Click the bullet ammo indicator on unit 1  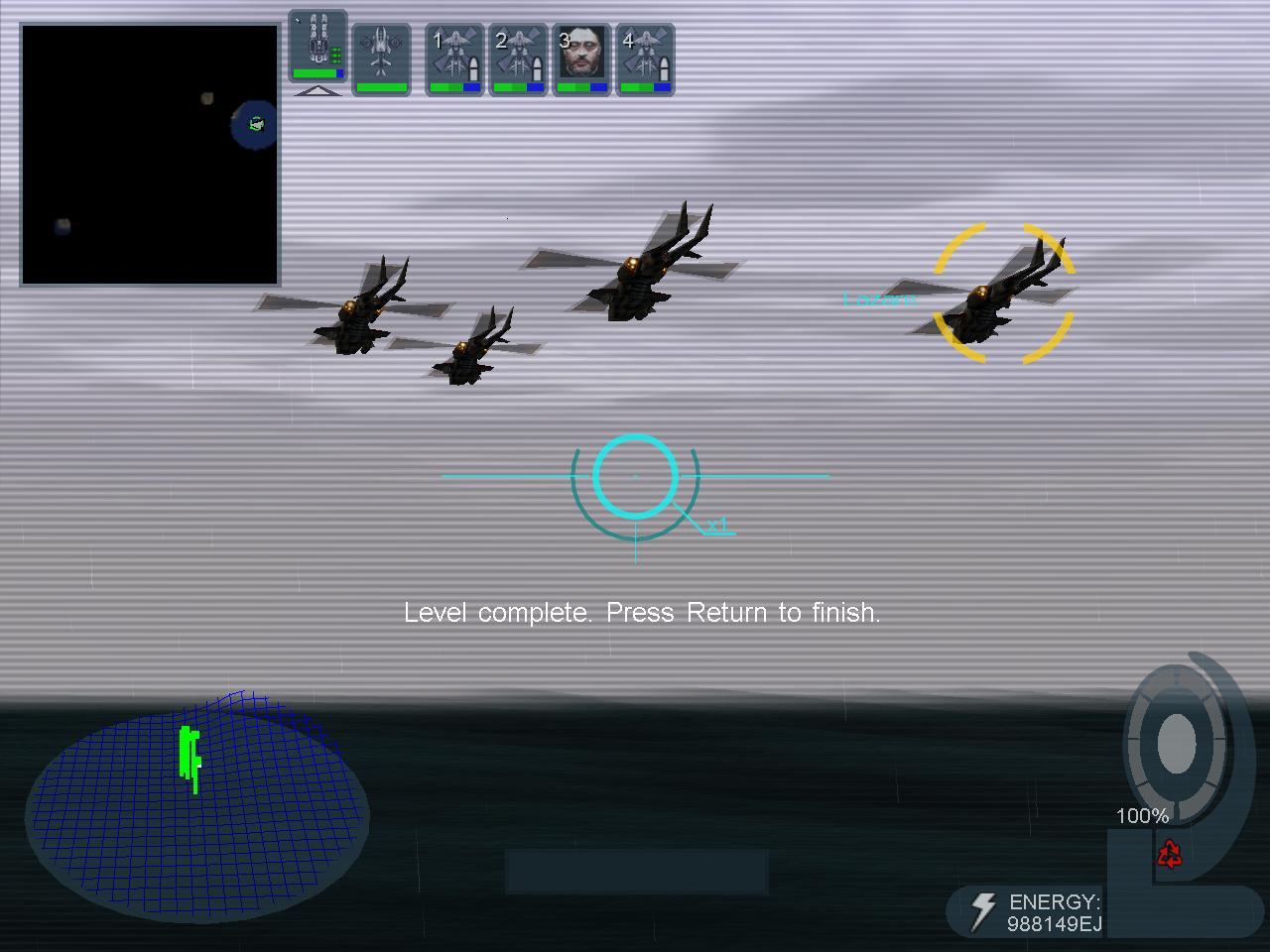point(473,69)
